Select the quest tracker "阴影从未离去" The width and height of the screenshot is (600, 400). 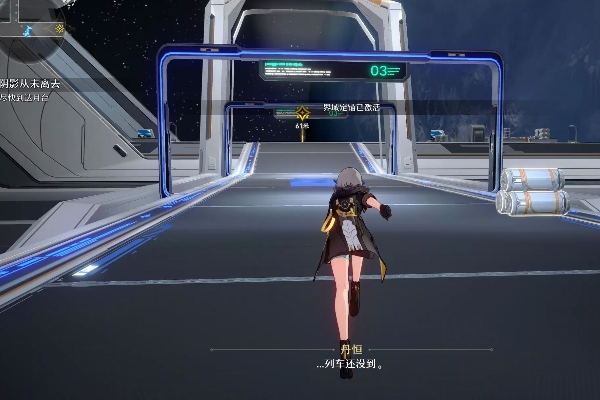pyautogui.click(x=32, y=84)
